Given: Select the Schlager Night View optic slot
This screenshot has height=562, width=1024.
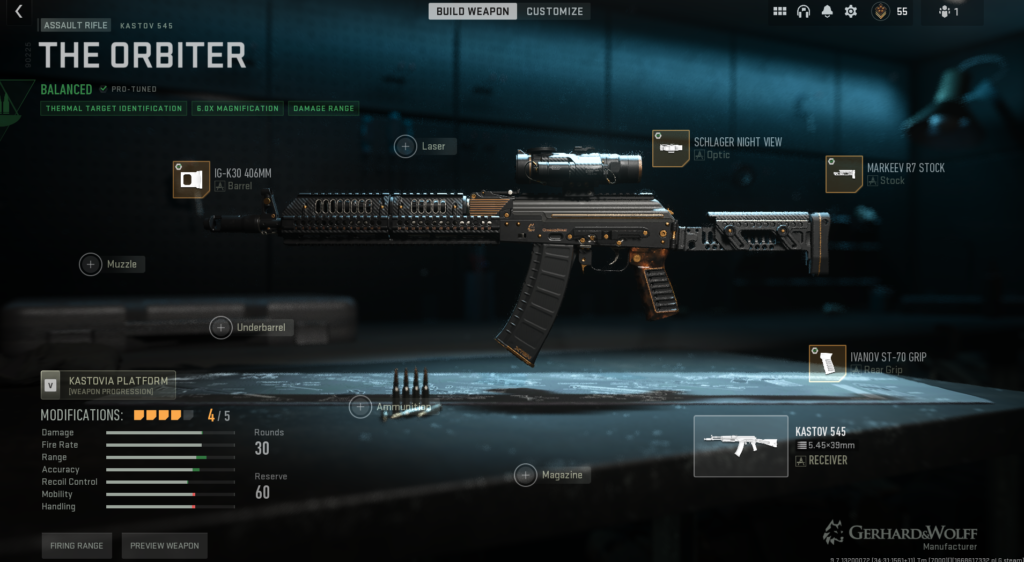Looking at the screenshot, I should (670, 148).
